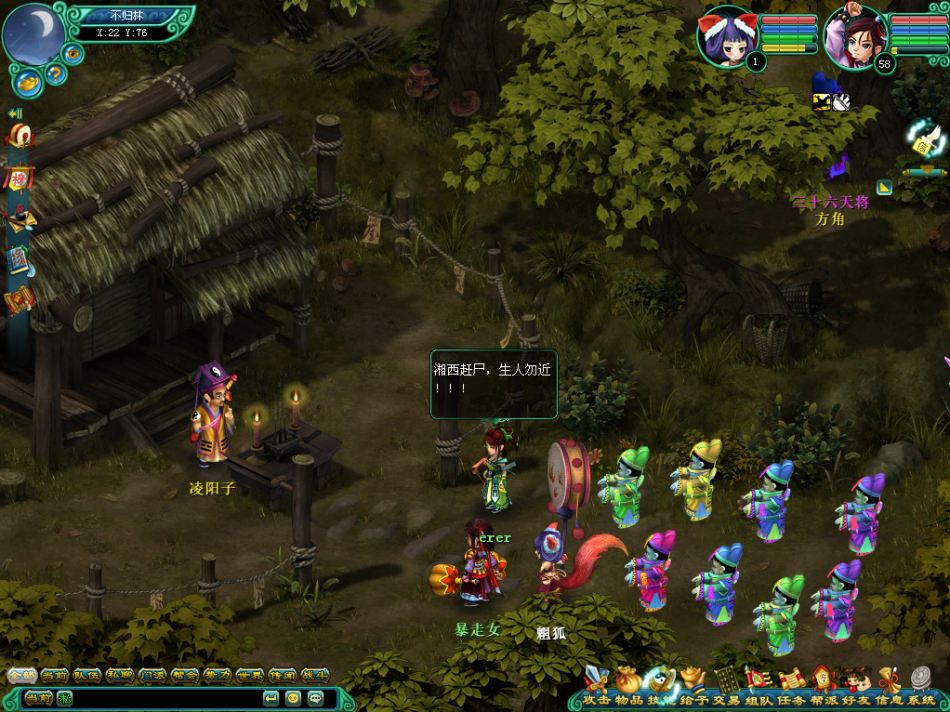This screenshot has width=950, height=712.
Task: Open the chat emoticon smiley picker
Action: coord(293,697)
